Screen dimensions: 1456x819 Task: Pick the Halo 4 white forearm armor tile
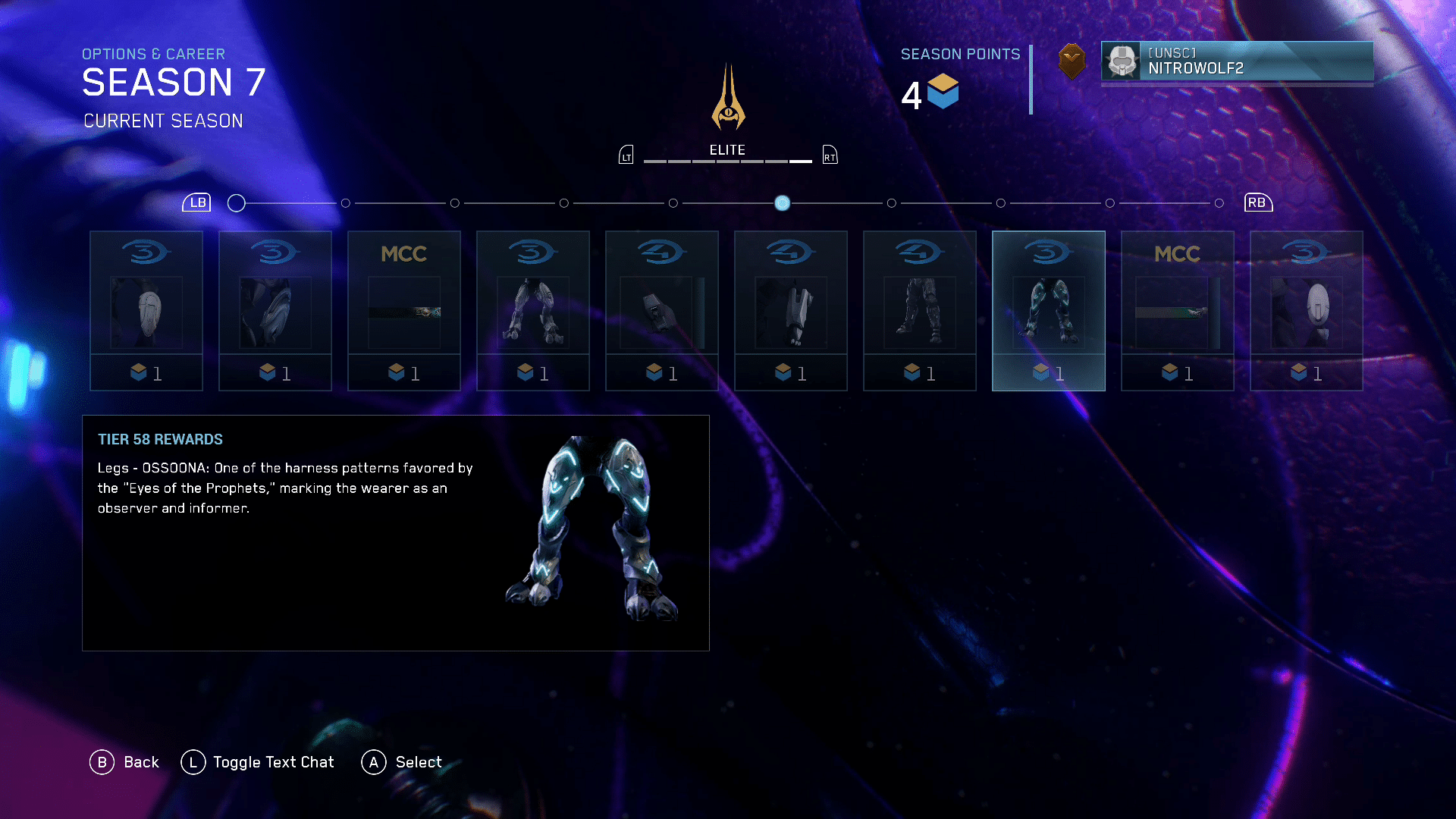click(x=790, y=311)
